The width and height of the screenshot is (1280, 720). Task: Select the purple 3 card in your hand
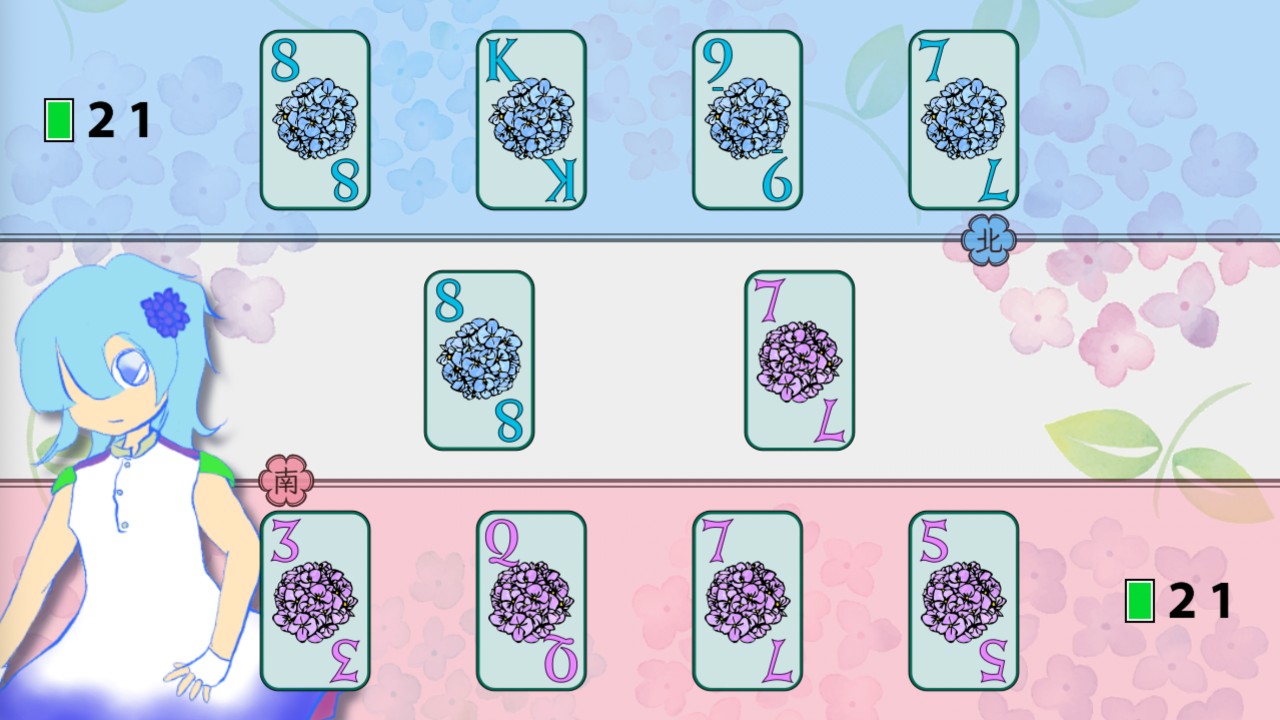click(x=315, y=600)
